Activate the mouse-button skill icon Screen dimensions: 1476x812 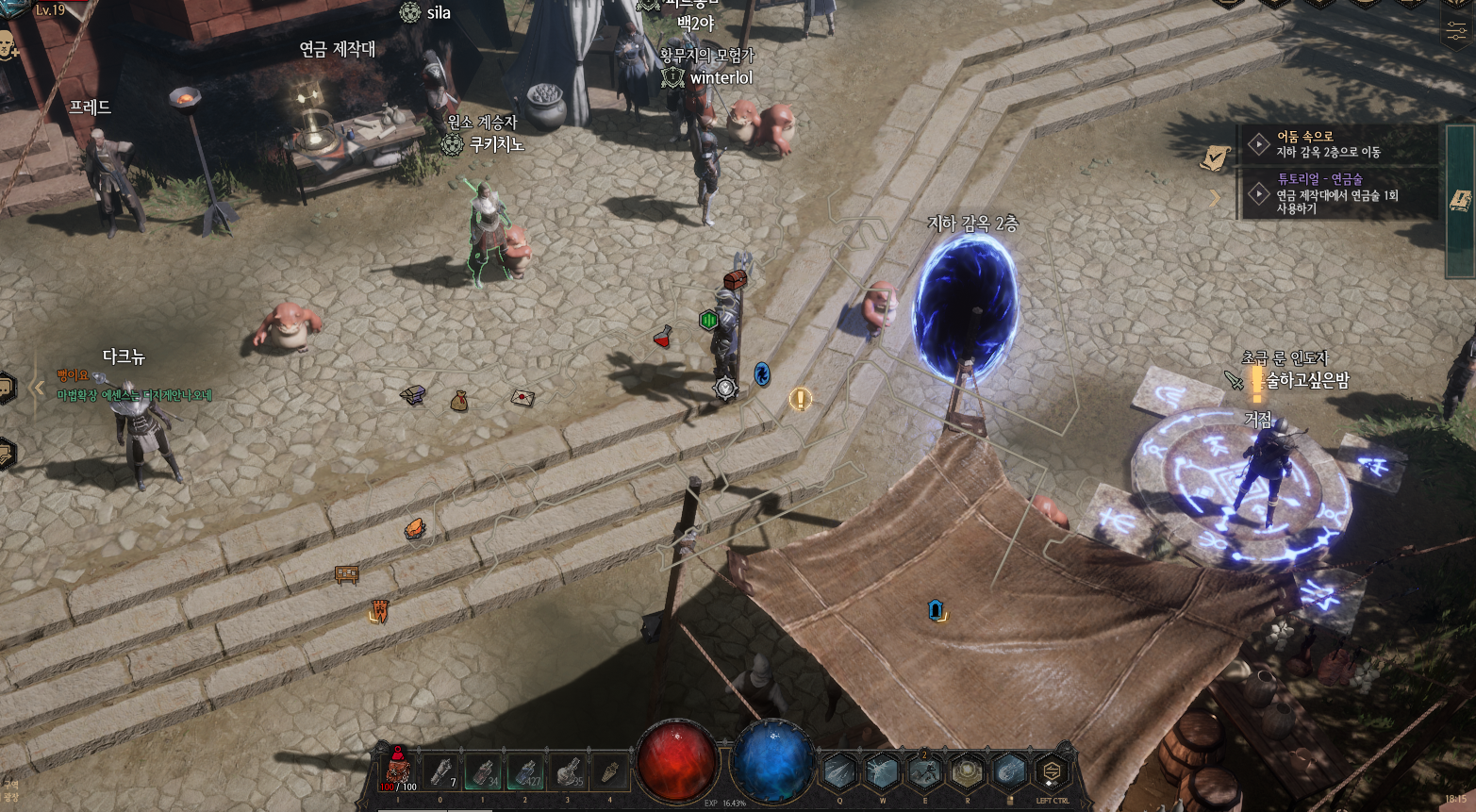(x=1009, y=771)
